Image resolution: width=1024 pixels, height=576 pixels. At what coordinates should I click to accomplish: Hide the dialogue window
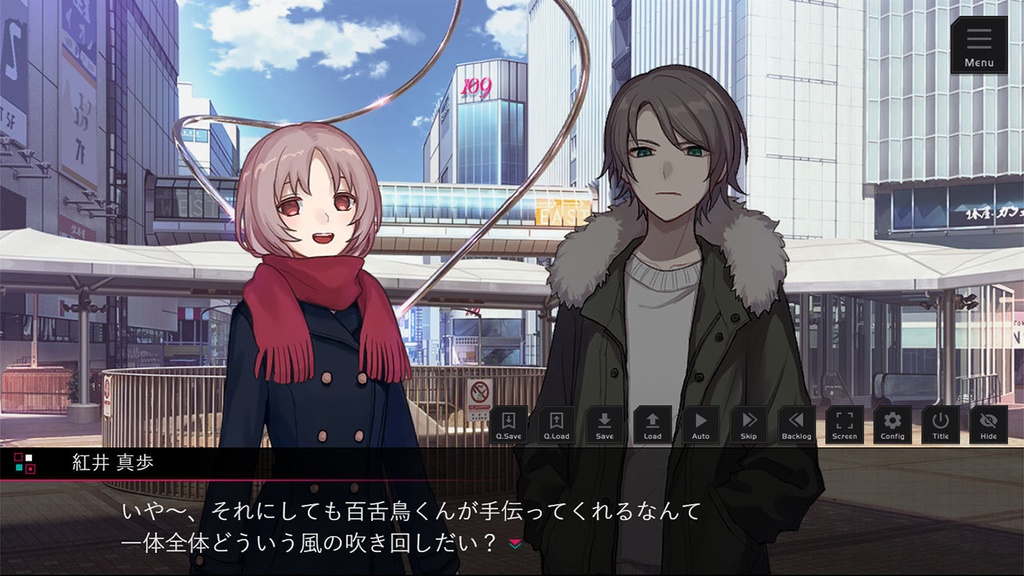point(988,424)
